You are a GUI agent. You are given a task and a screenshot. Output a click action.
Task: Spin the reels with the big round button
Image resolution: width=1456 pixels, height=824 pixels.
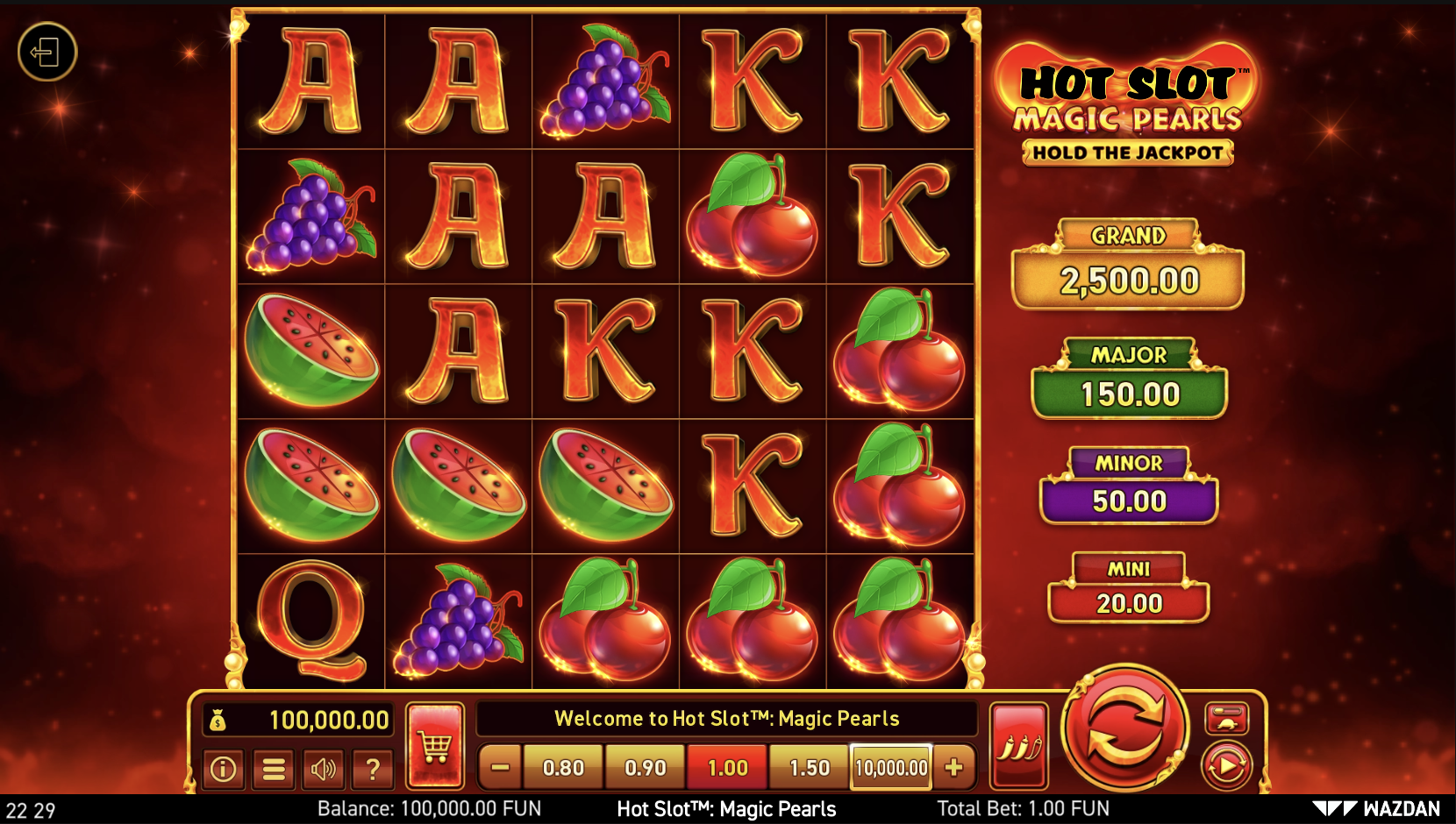coord(1124,729)
